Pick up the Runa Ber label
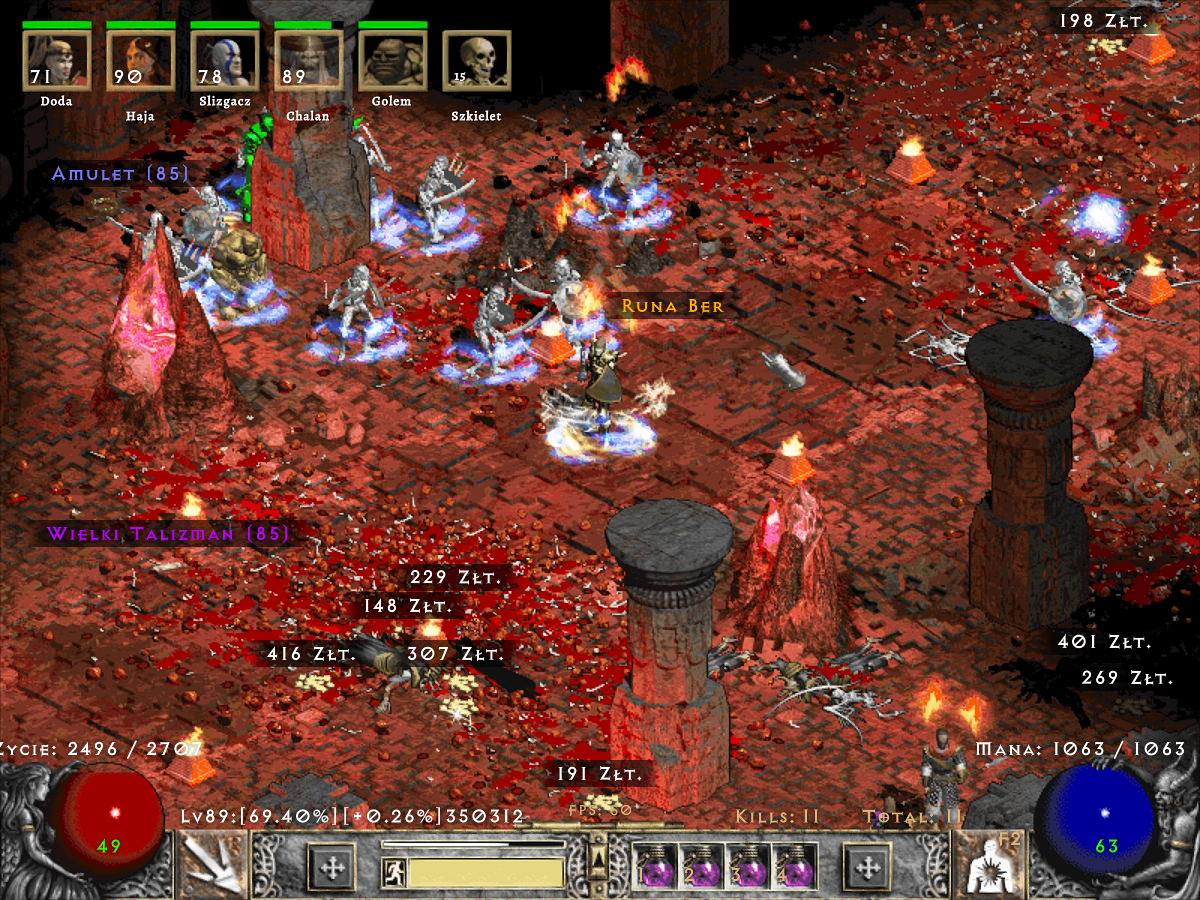Screen dimensions: 1200x900 (x=672, y=306)
